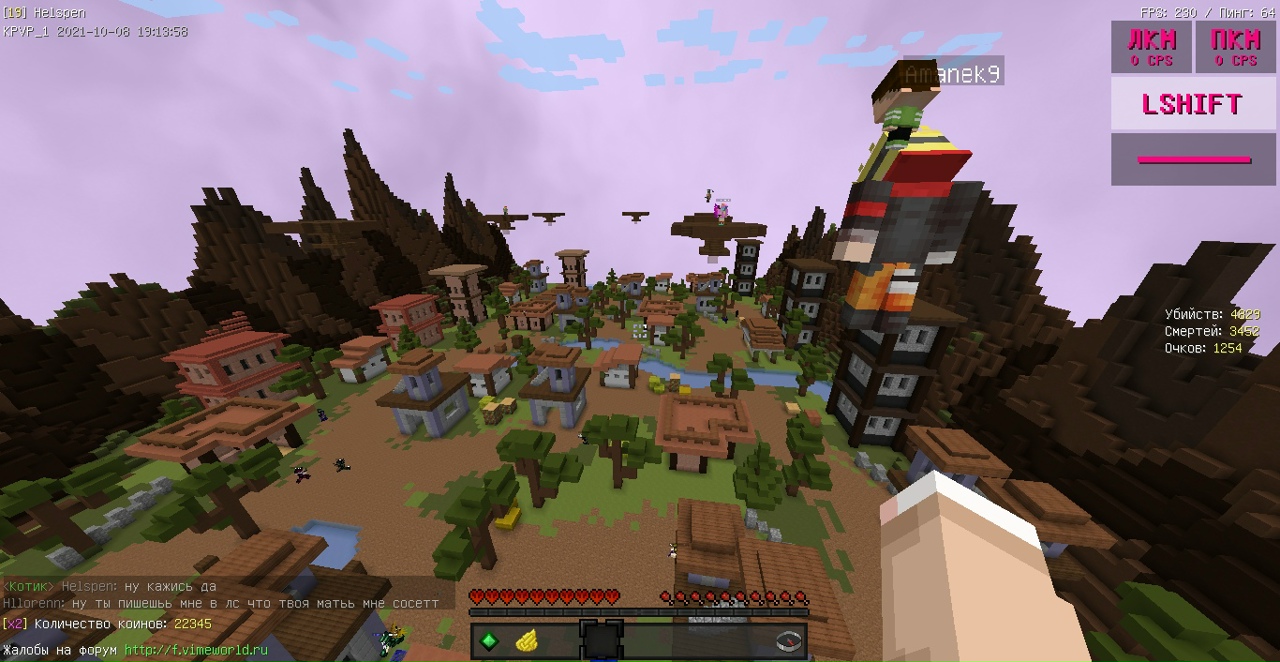Select the compass hotbar slot

[789, 641]
